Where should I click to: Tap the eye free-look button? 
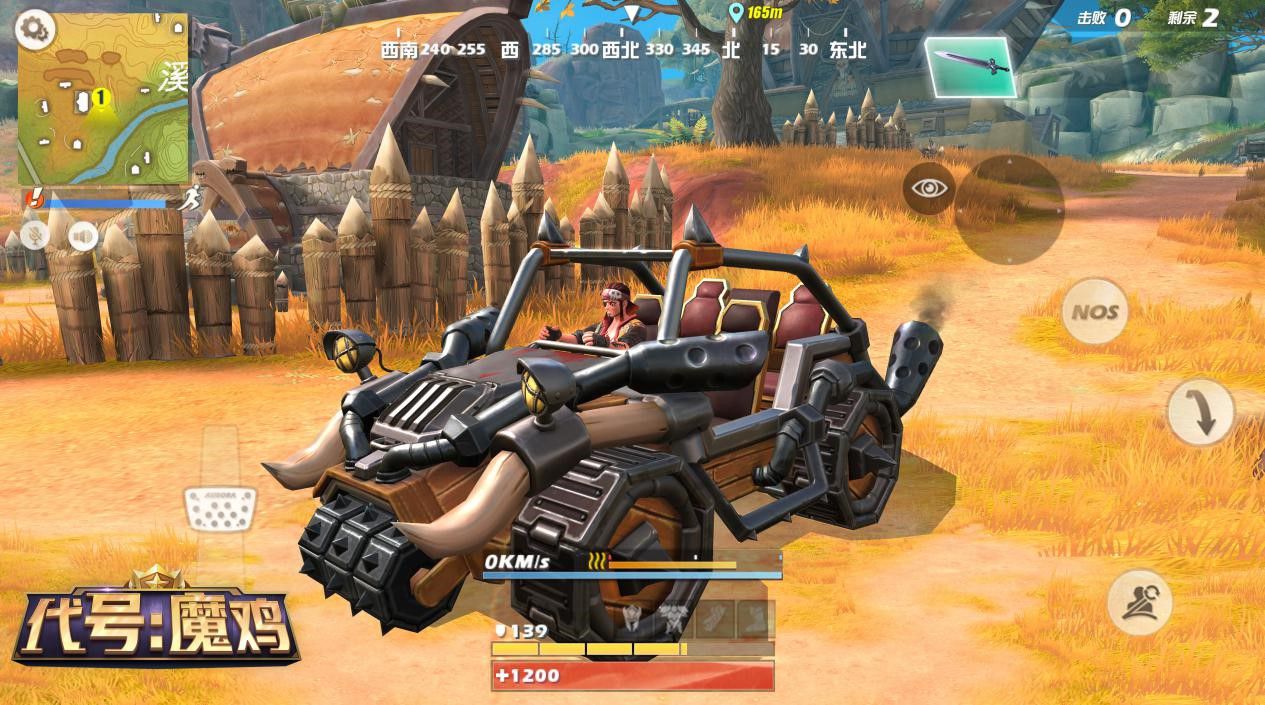929,188
